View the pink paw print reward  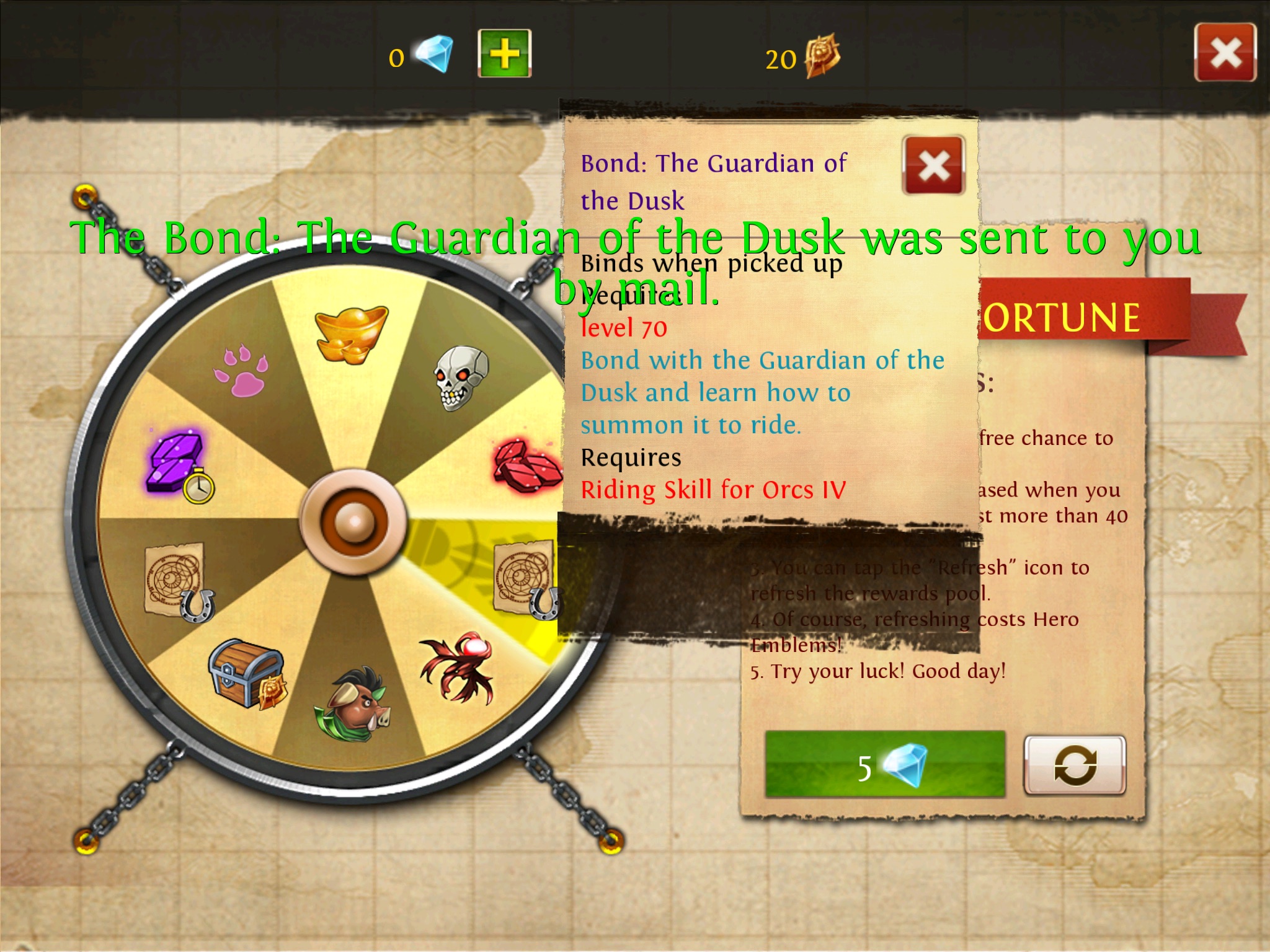pyautogui.click(x=241, y=372)
